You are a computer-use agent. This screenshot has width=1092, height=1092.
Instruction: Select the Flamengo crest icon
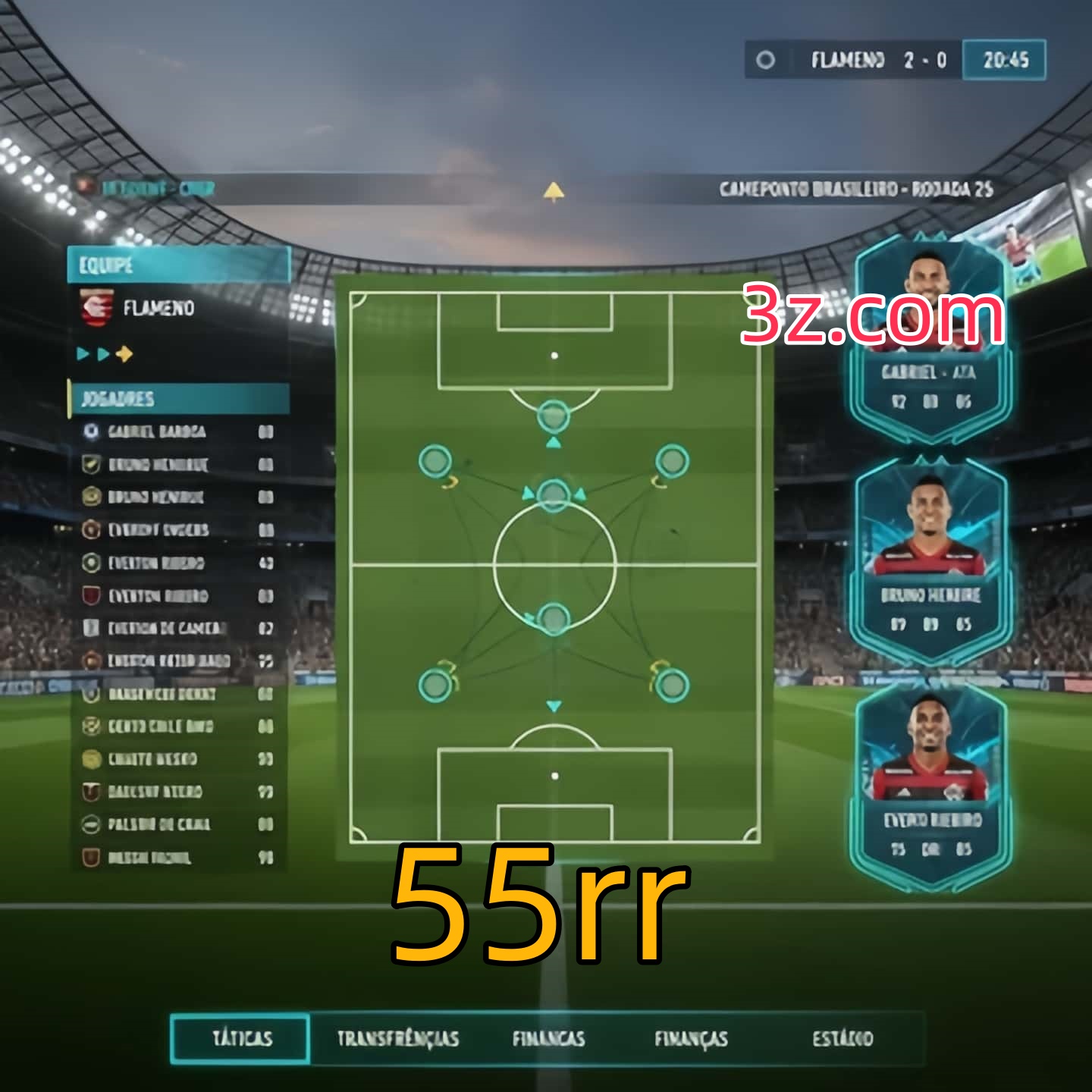[x=94, y=309]
